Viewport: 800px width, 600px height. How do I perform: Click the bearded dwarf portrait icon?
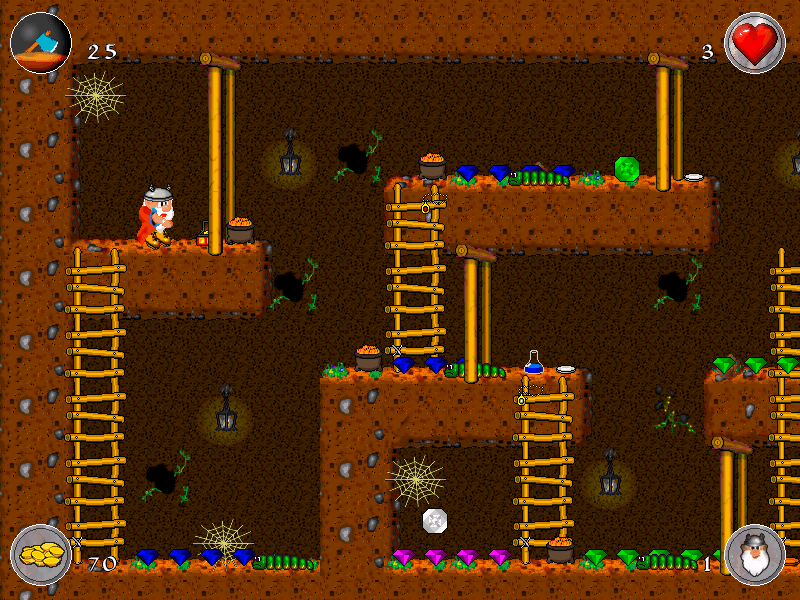pos(754,555)
